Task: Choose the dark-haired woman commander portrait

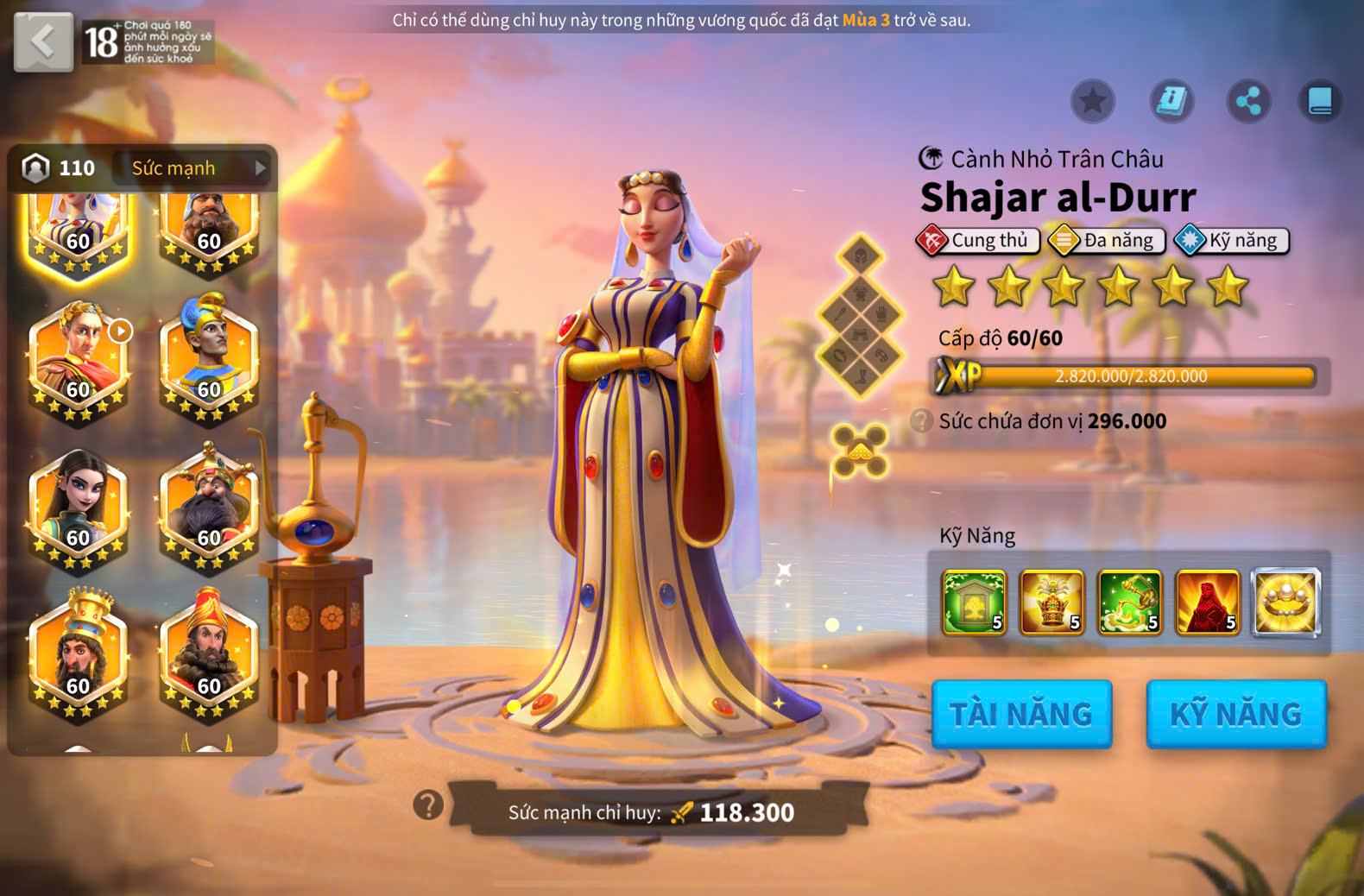Action: click(79, 508)
